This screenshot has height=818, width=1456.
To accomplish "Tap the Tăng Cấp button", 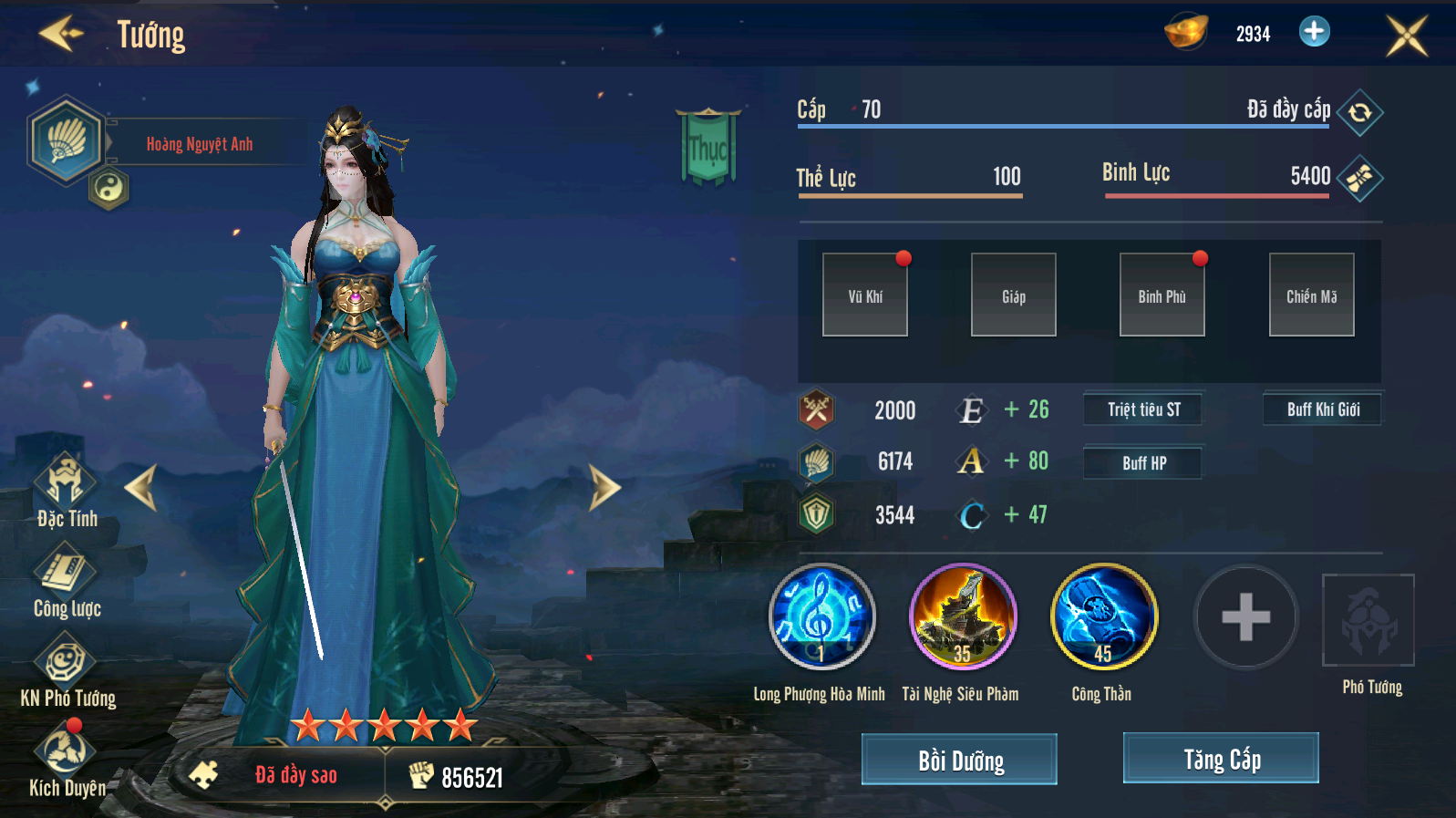I will pyautogui.click(x=1221, y=759).
